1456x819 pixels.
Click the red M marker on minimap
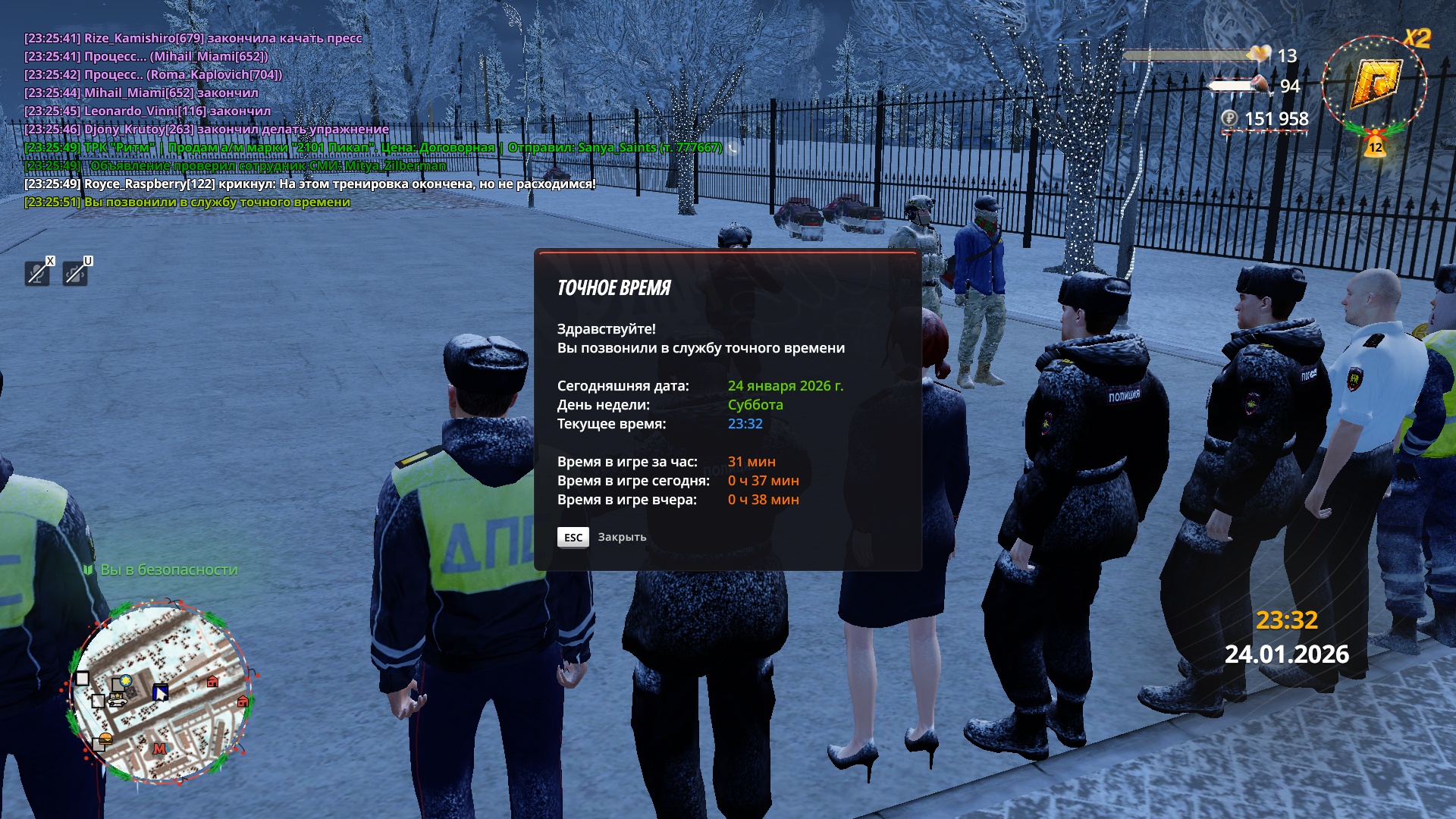coord(159,749)
